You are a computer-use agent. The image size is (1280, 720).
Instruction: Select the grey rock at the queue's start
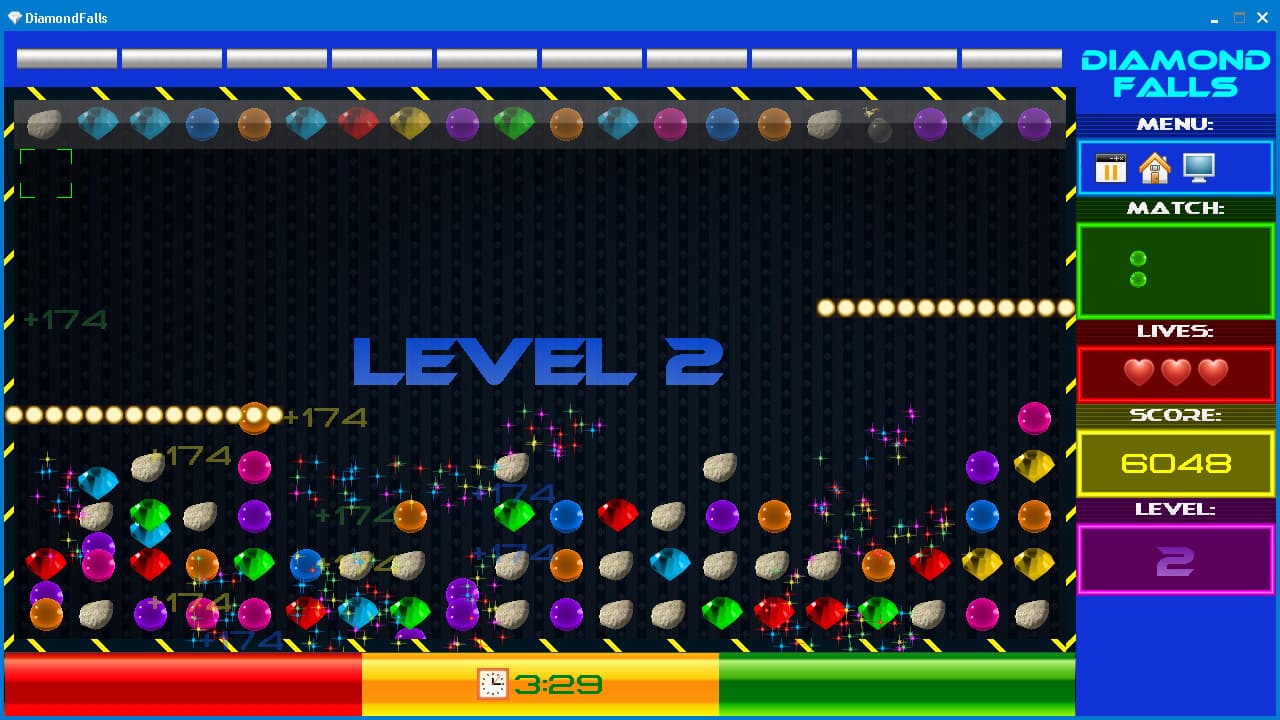[45, 122]
